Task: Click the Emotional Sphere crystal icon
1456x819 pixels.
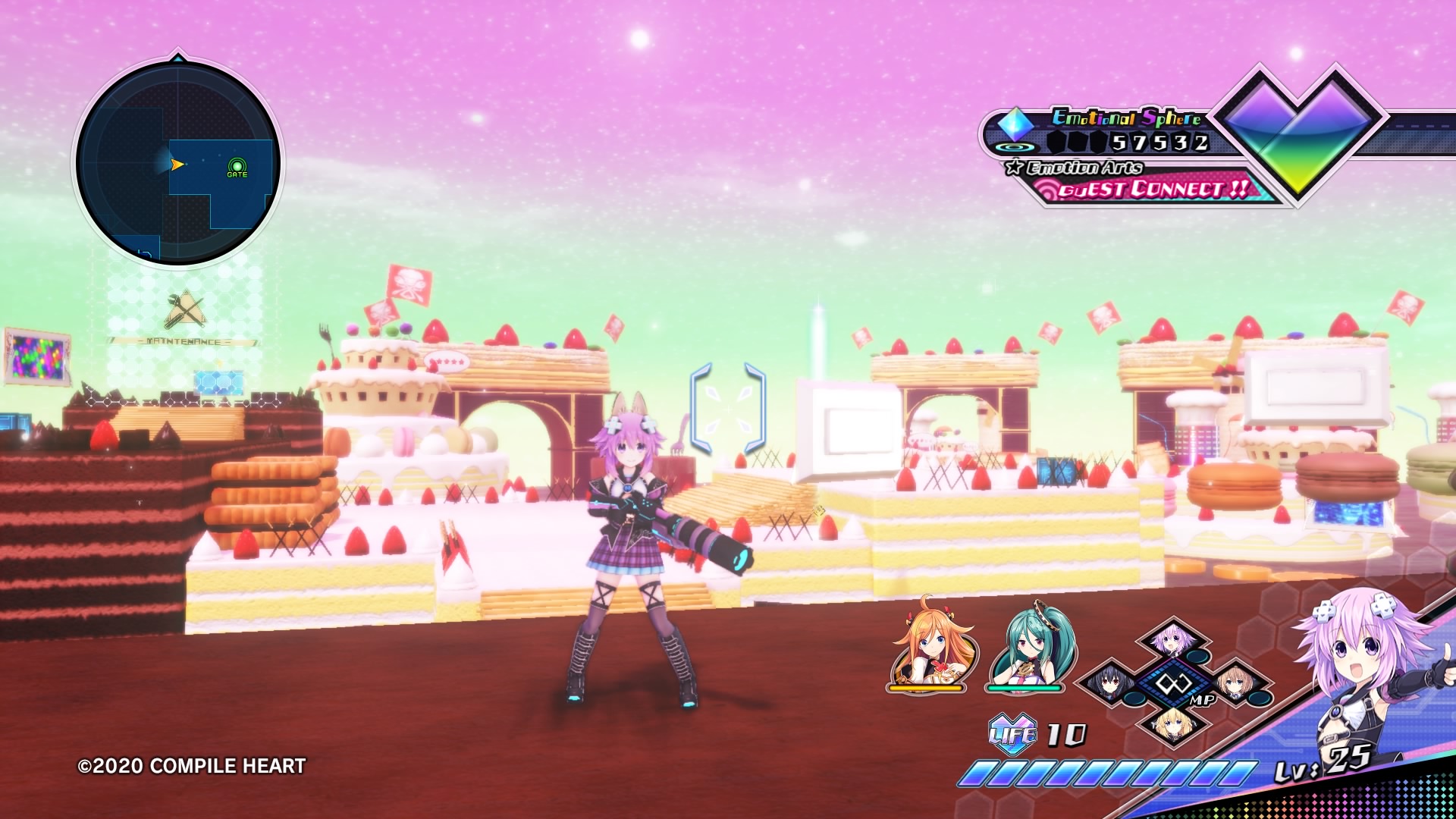Action: tap(1015, 124)
